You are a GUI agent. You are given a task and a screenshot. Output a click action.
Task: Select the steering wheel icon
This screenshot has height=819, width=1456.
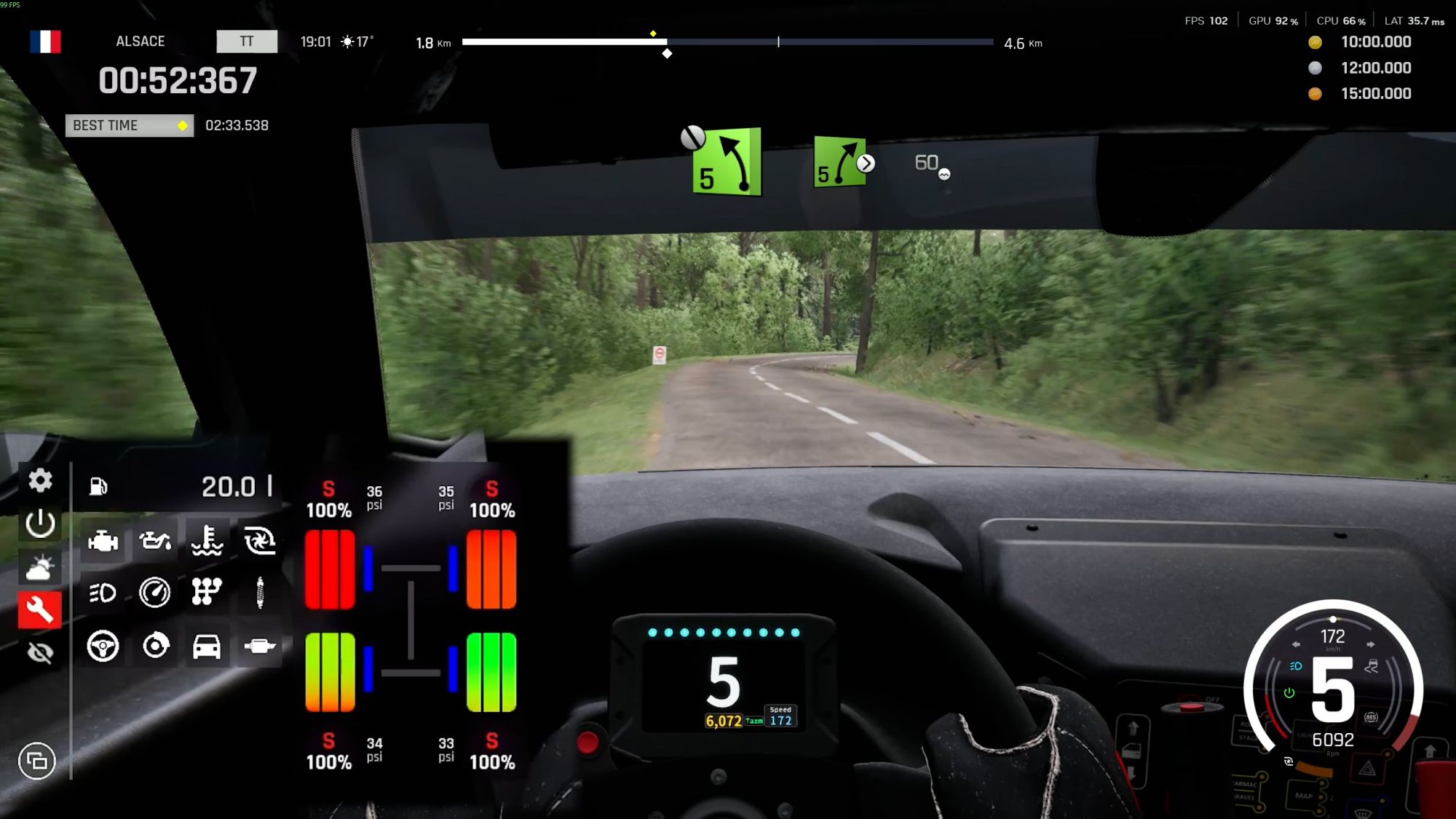103,646
